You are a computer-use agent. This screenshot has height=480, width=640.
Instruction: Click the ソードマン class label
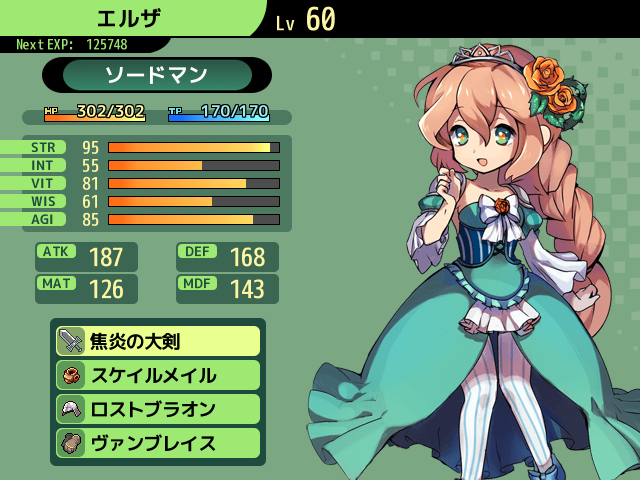[157, 75]
